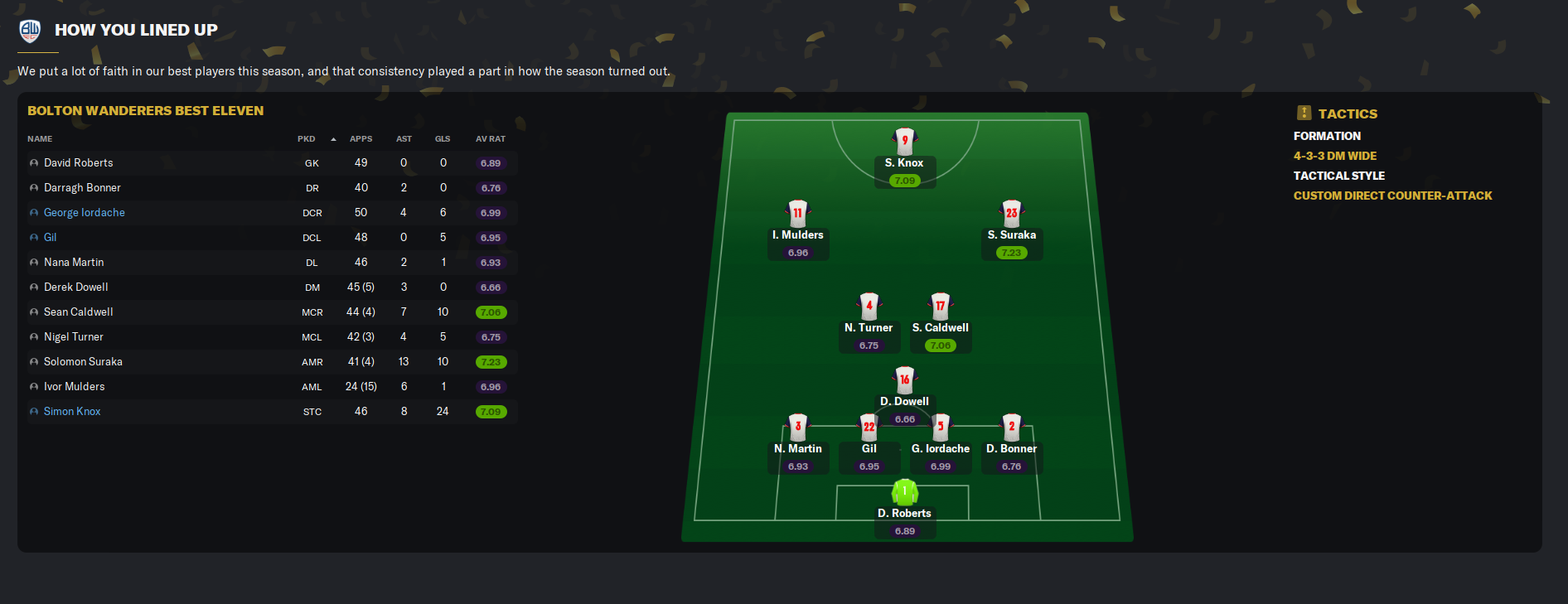The height and width of the screenshot is (604, 1568).
Task: Click Gil's name in the list
Action: coord(51,238)
